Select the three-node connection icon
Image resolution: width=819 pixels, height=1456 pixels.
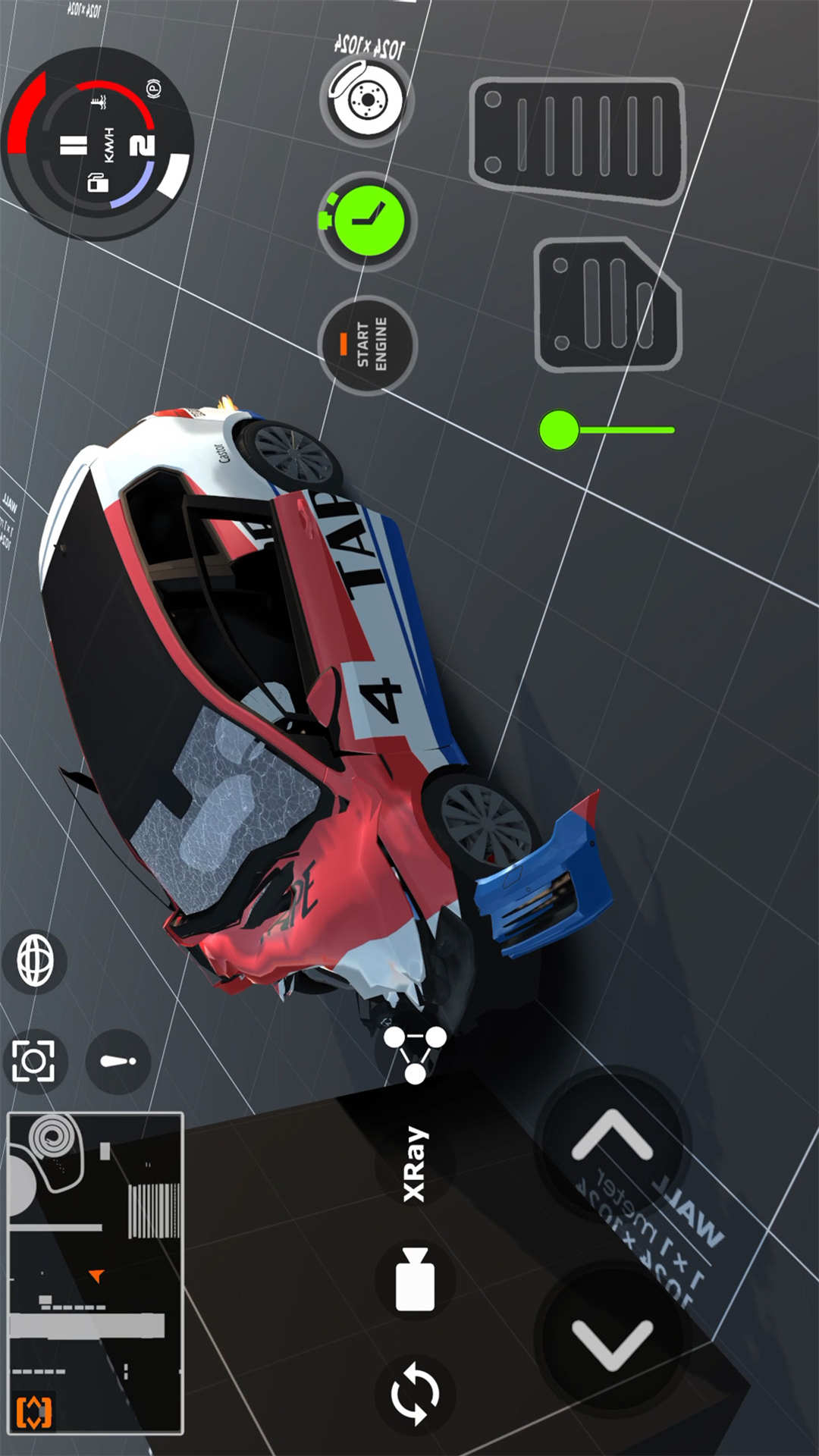[x=415, y=1052]
